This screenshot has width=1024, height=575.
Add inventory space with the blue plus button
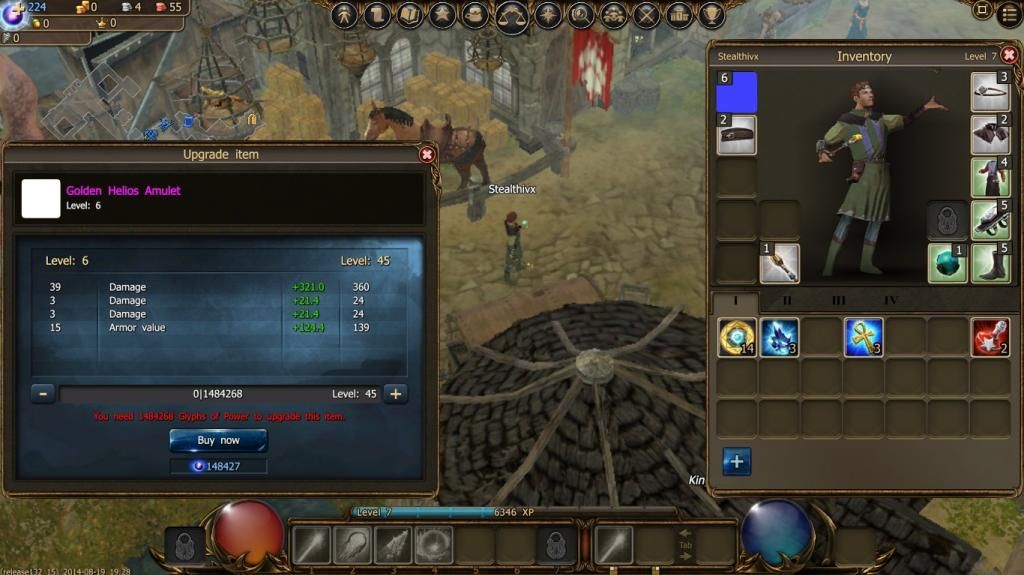click(x=736, y=461)
